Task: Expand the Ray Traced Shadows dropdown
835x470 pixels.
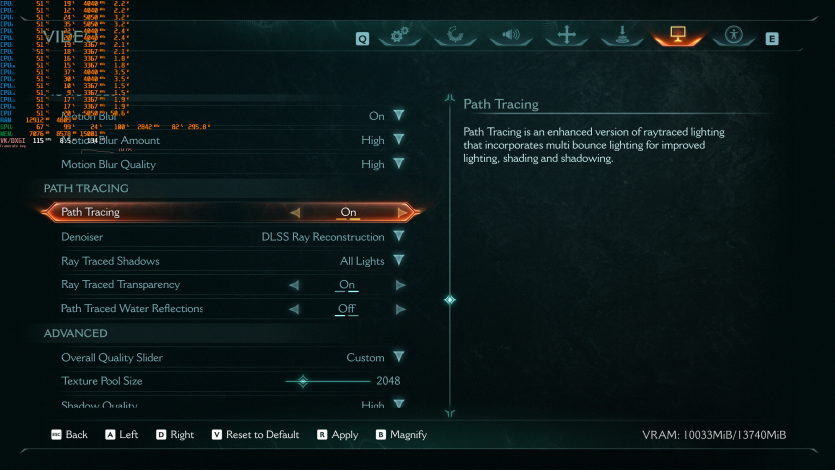Action: (398, 261)
